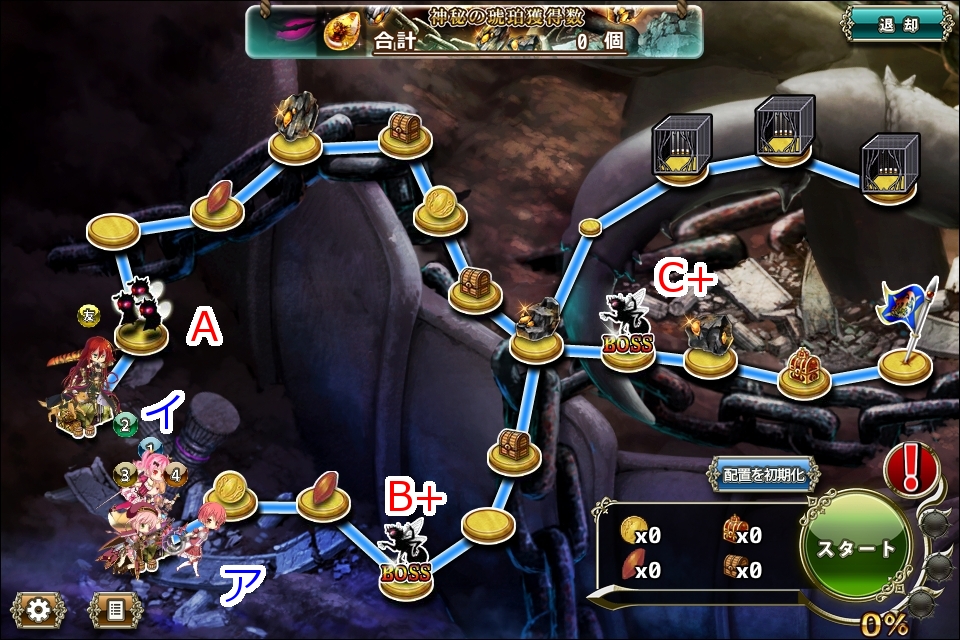This screenshot has width=960, height=640.
Task: Click the 退却 retreat button
Action: (x=895, y=24)
